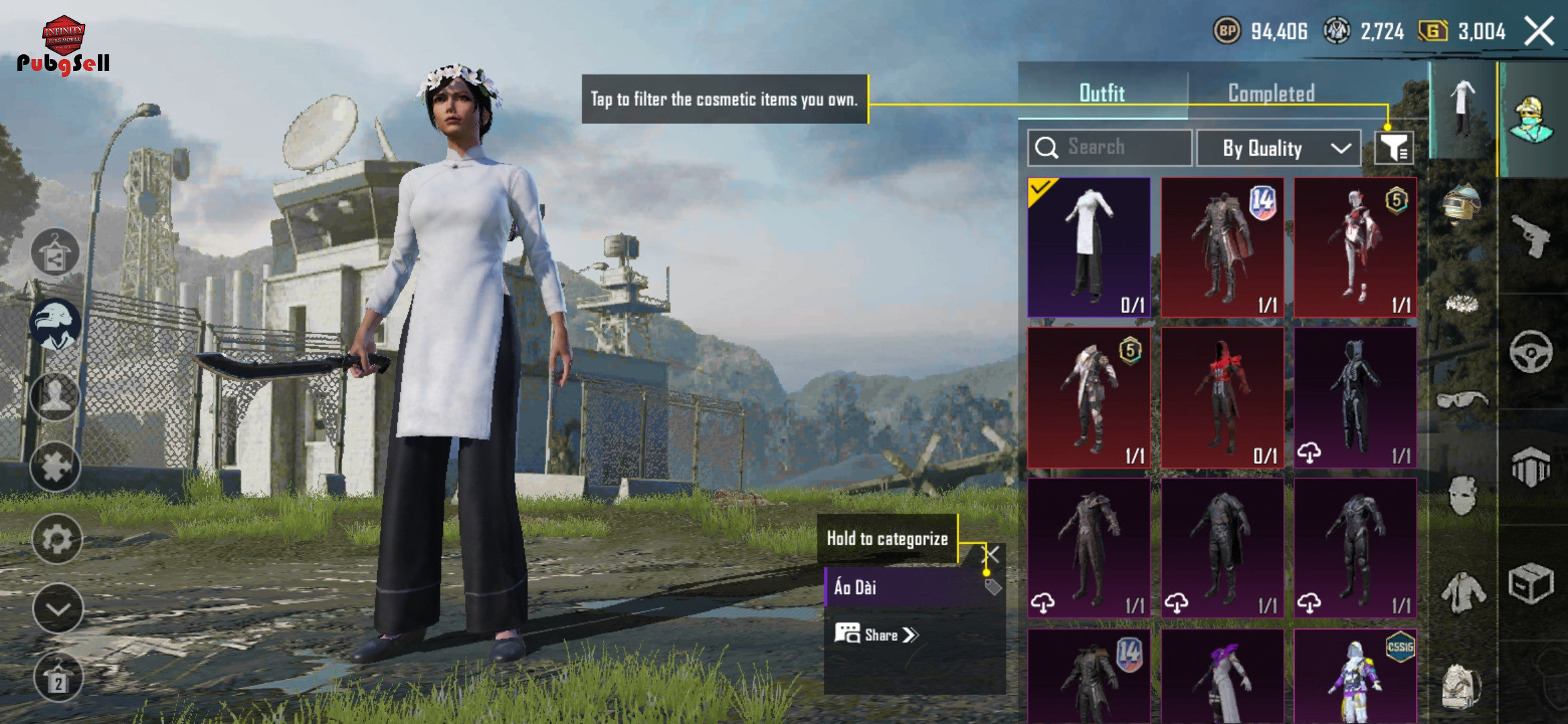Open the pistol weapon skins section
Image resolution: width=1568 pixels, height=724 pixels.
(x=1530, y=235)
